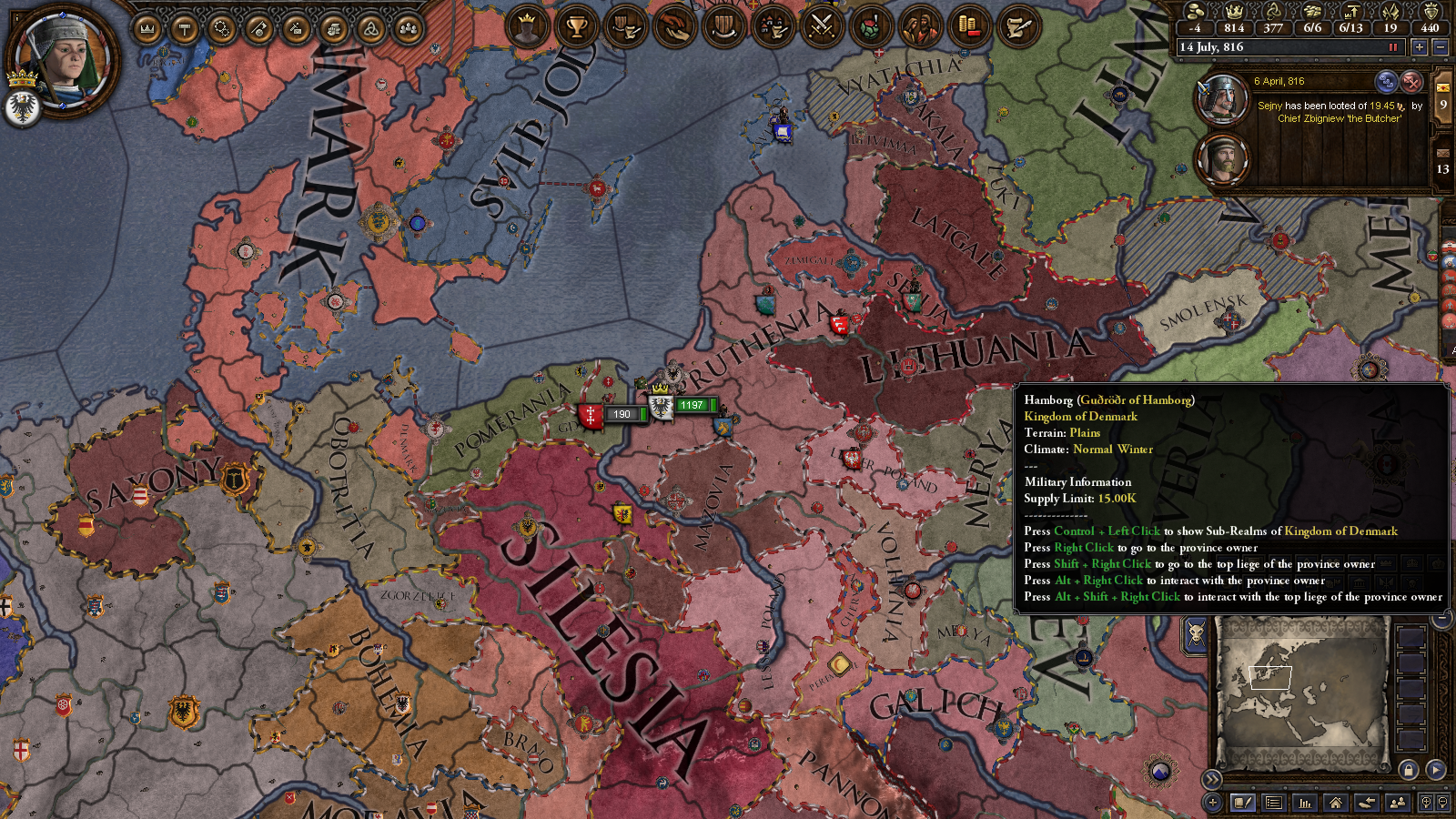1456x819 pixels.
Task: Select the golden trophy map mode
Action: tap(576, 26)
